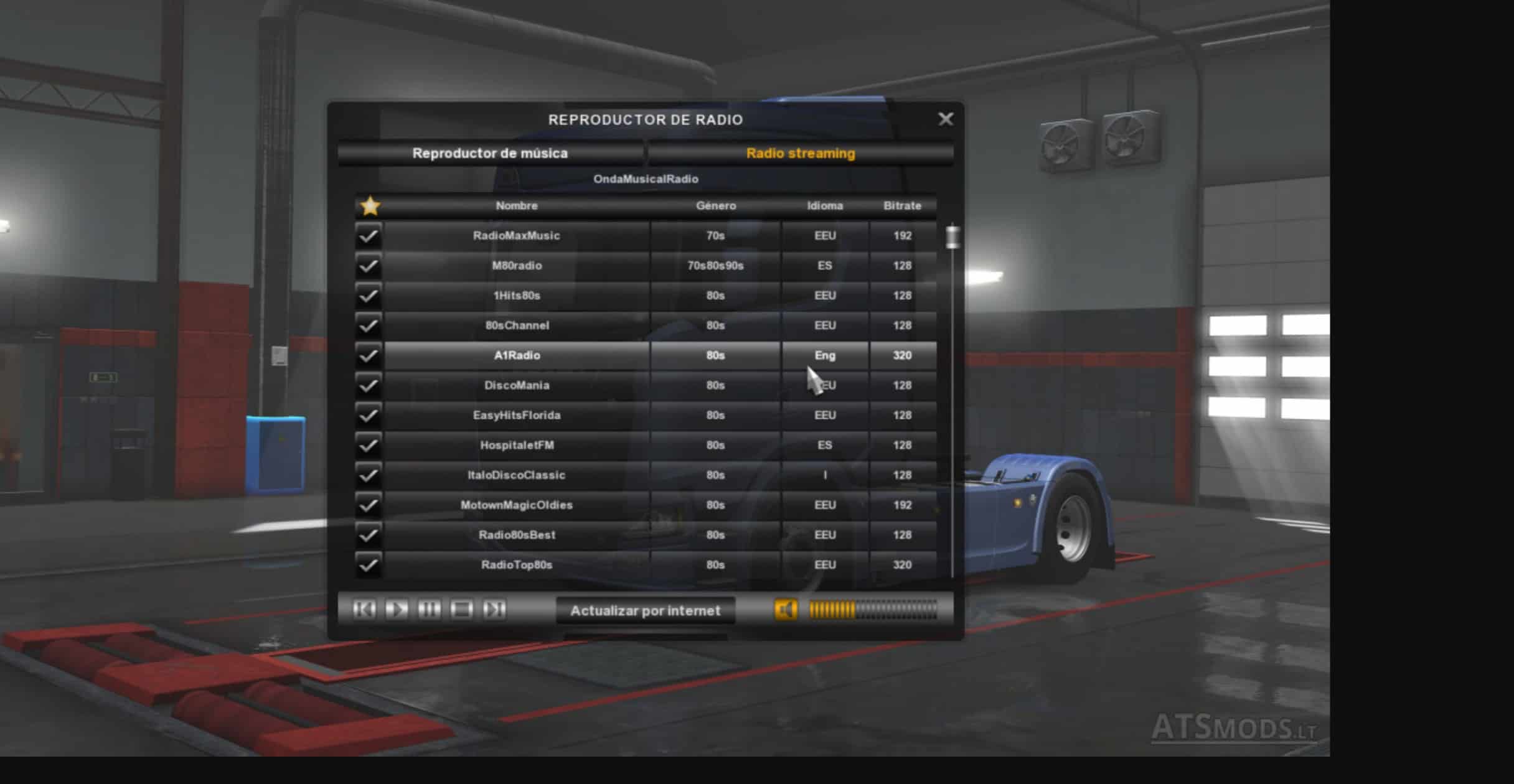Start playback with the play button
1514x784 pixels.
[397, 609]
